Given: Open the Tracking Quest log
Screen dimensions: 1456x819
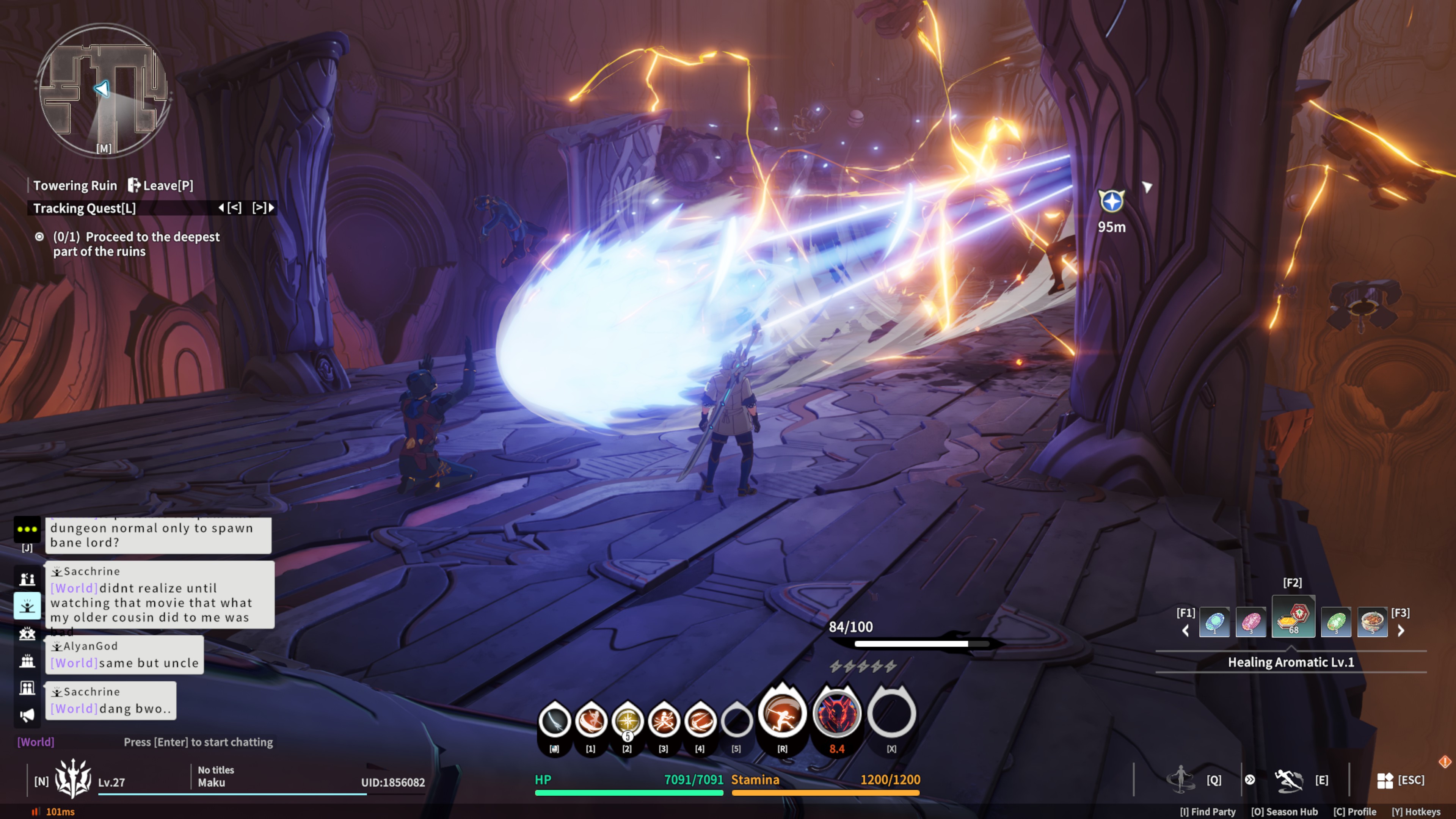Looking at the screenshot, I should [x=85, y=208].
